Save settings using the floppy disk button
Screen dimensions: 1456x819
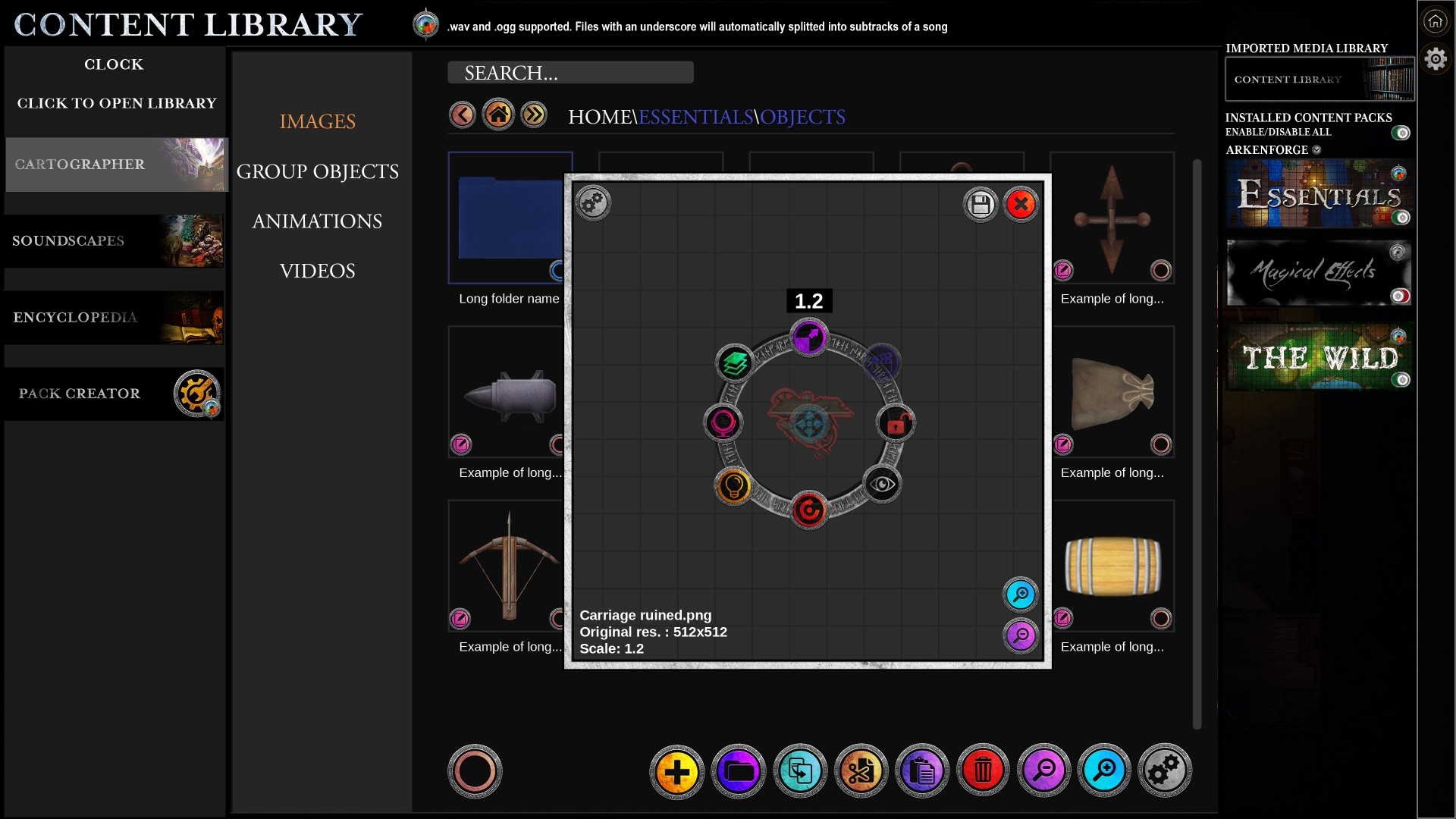point(980,204)
